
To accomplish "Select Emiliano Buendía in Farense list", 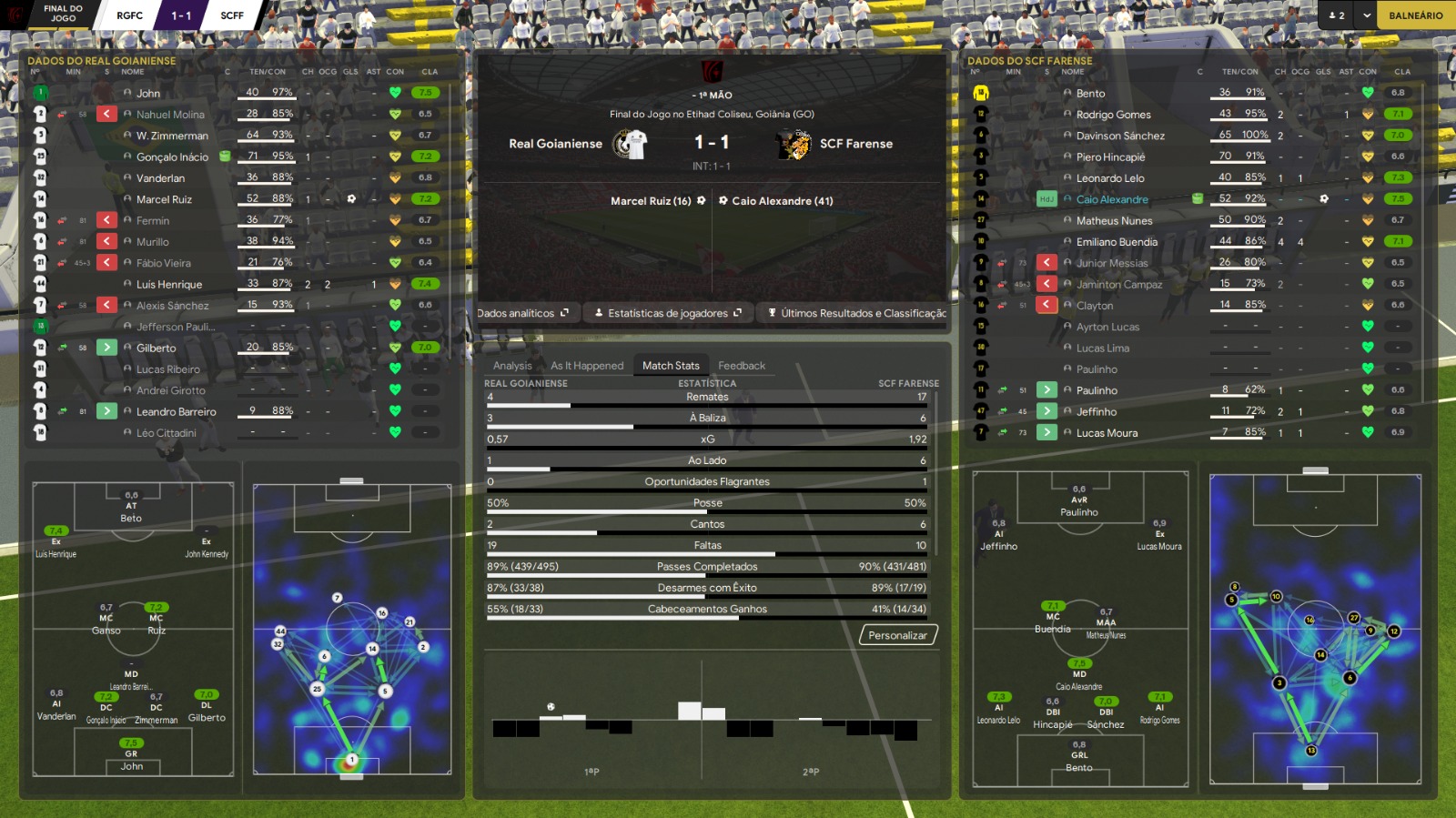I will click(1117, 242).
